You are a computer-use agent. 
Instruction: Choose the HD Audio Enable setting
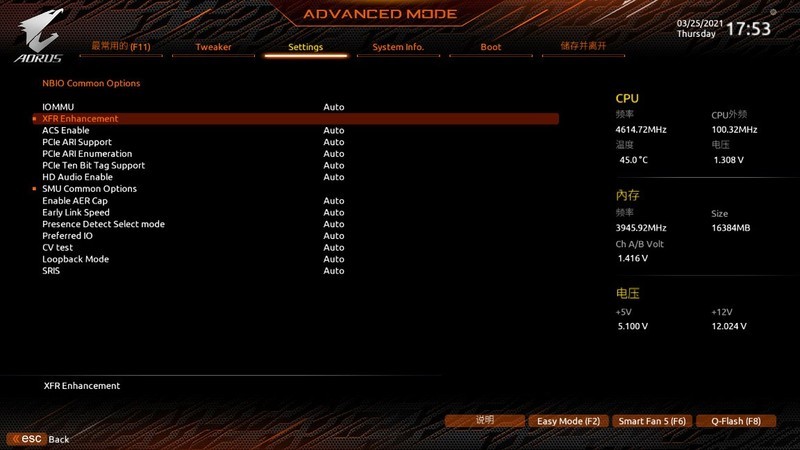click(77, 177)
